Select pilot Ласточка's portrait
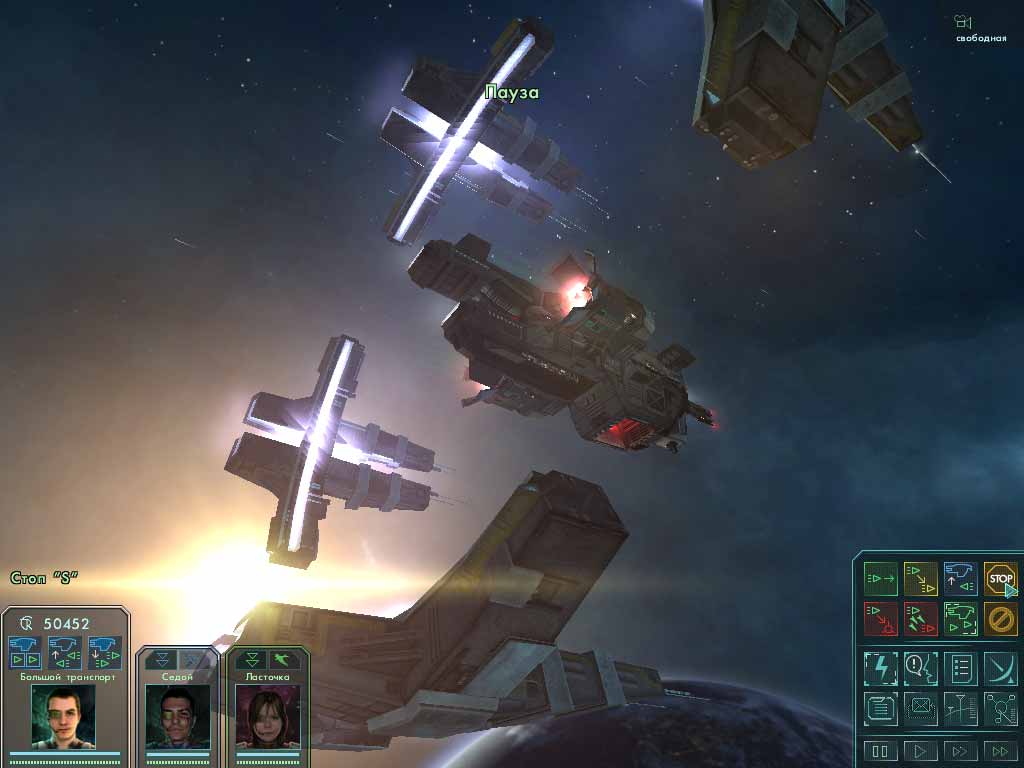Image resolution: width=1024 pixels, height=768 pixels. [x=267, y=716]
